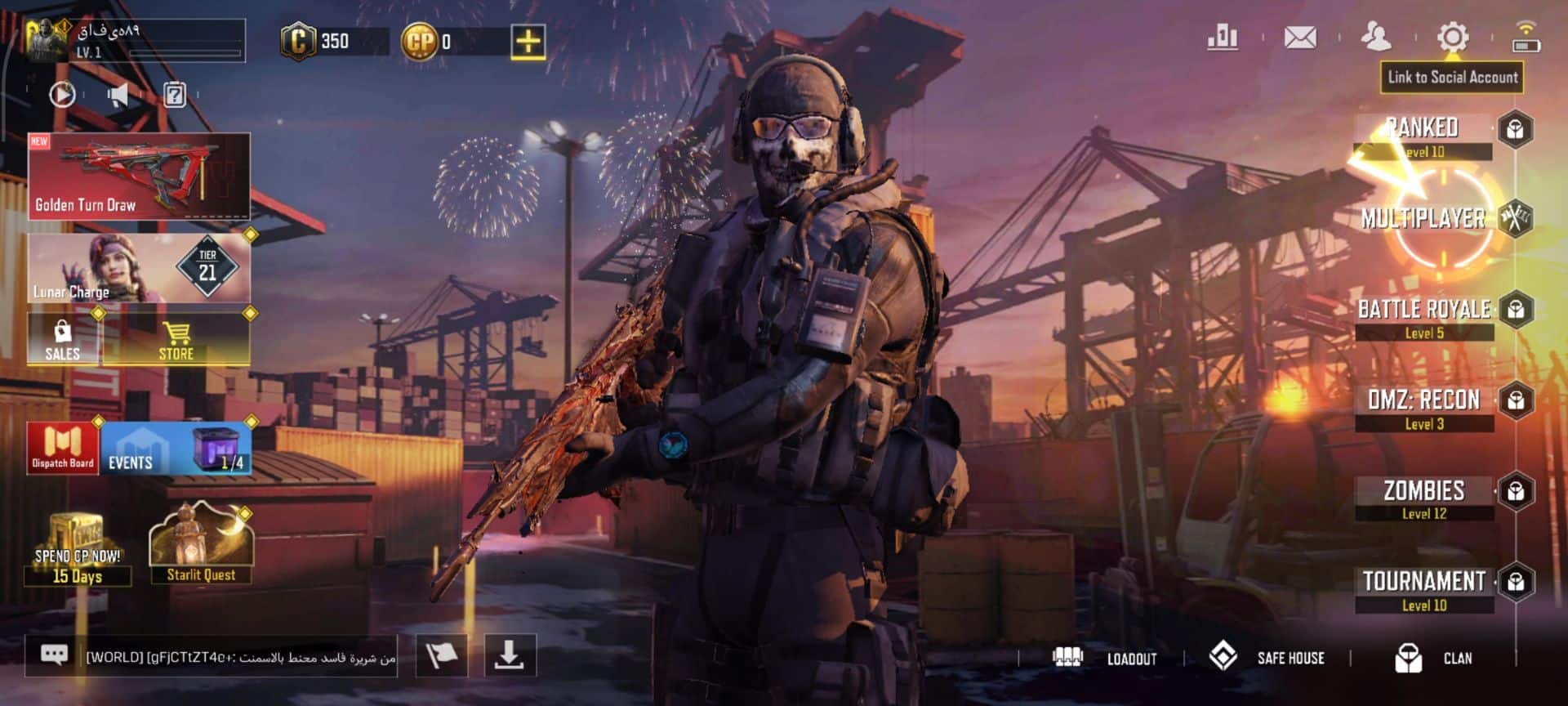The width and height of the screenshot is (1568, 706).
Task: Open the mail envelope inbox
Action: coord(1299,38)
